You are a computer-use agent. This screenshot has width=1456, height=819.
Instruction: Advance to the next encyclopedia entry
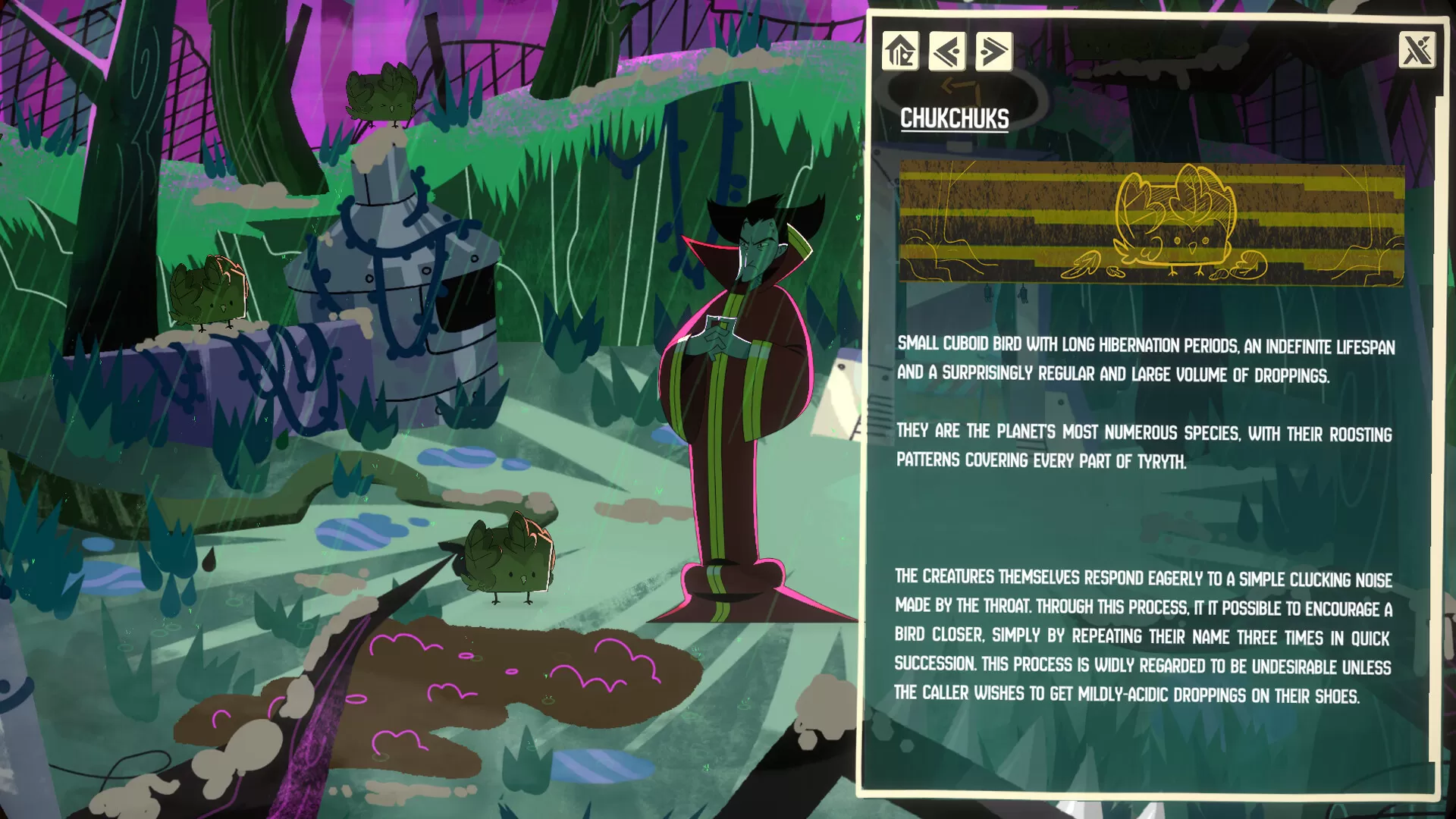coord(993,52)
